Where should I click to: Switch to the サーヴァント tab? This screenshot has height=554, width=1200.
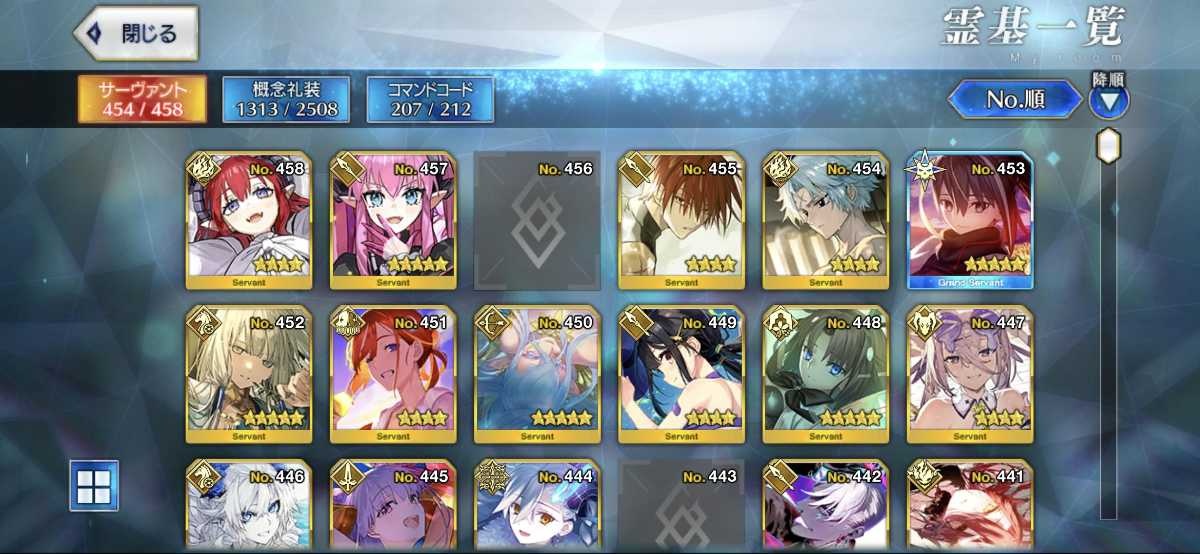[142, 99]
